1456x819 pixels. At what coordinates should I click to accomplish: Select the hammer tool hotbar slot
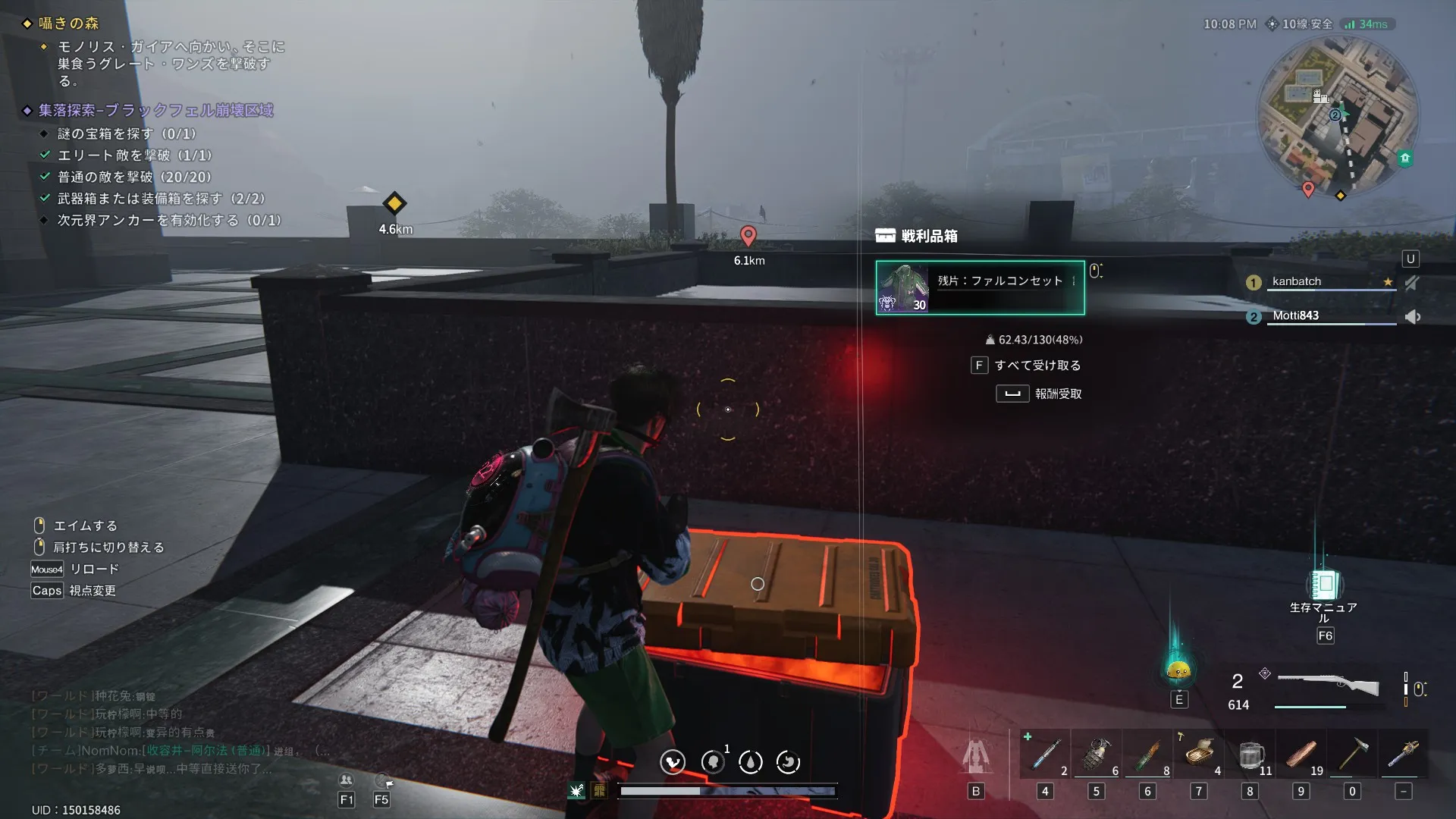click(x=1352, y=755)
